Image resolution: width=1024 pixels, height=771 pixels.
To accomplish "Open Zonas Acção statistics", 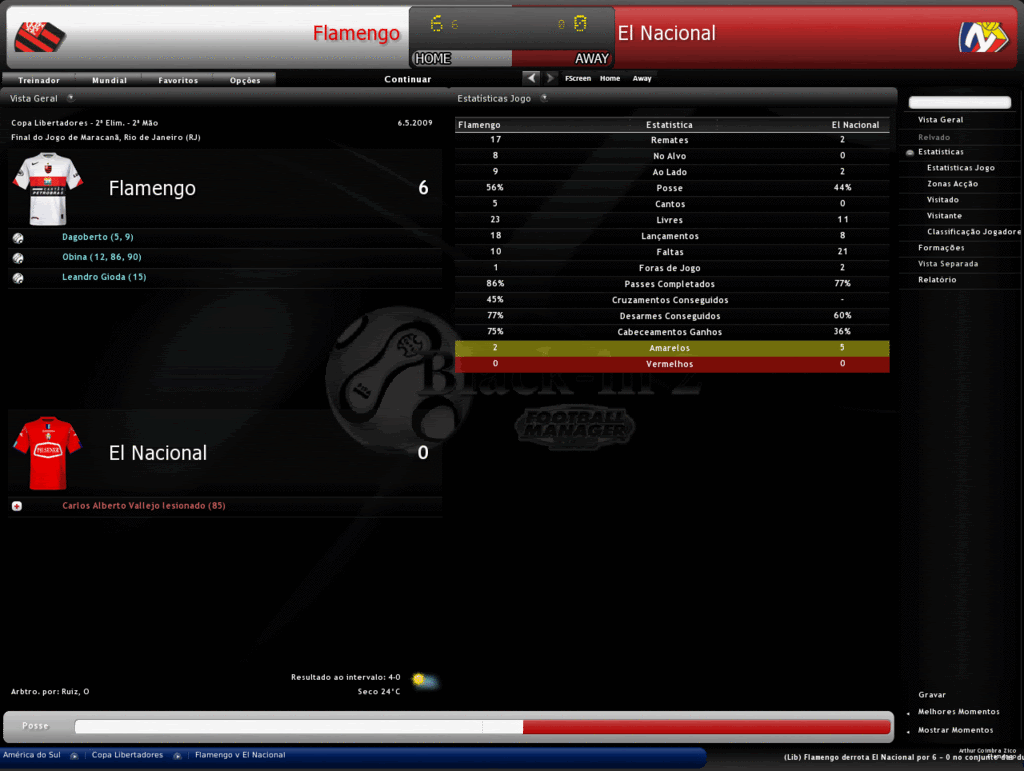I will [952, 184].
